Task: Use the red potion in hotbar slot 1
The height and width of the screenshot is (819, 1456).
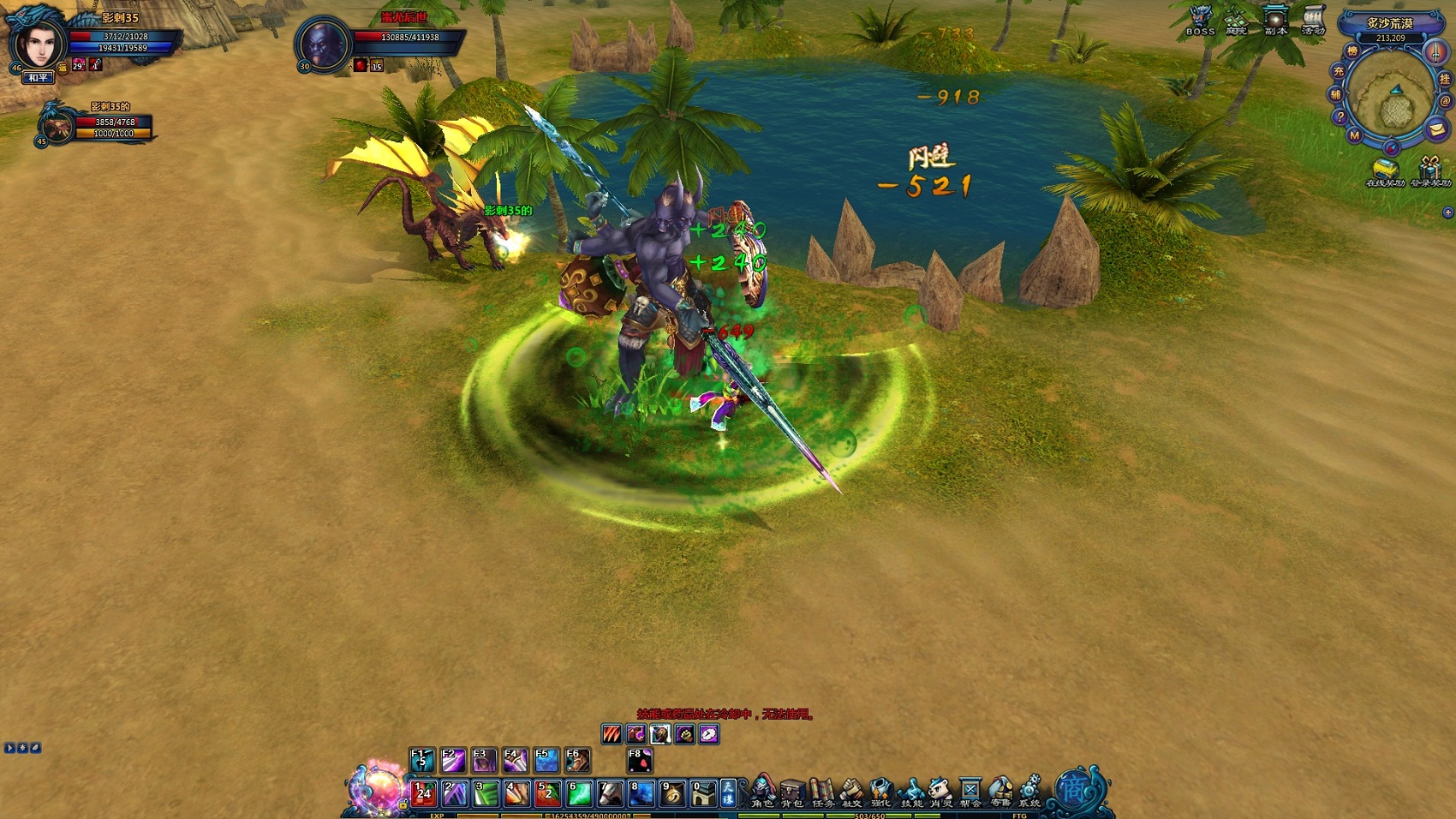Action: pos(423,794)
